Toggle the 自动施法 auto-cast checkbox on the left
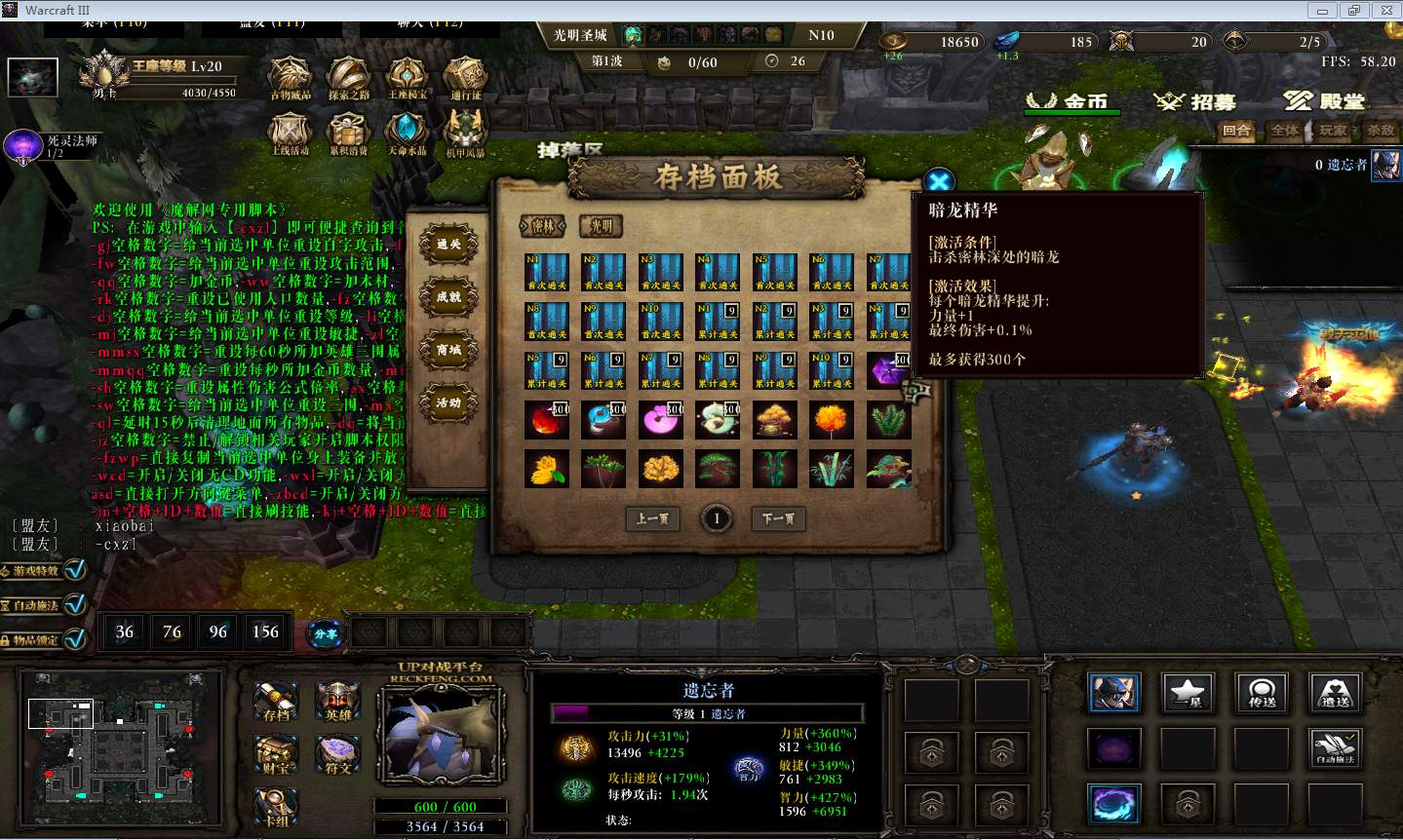Viewport: 1403px width, 840px height. click(75, 605)
